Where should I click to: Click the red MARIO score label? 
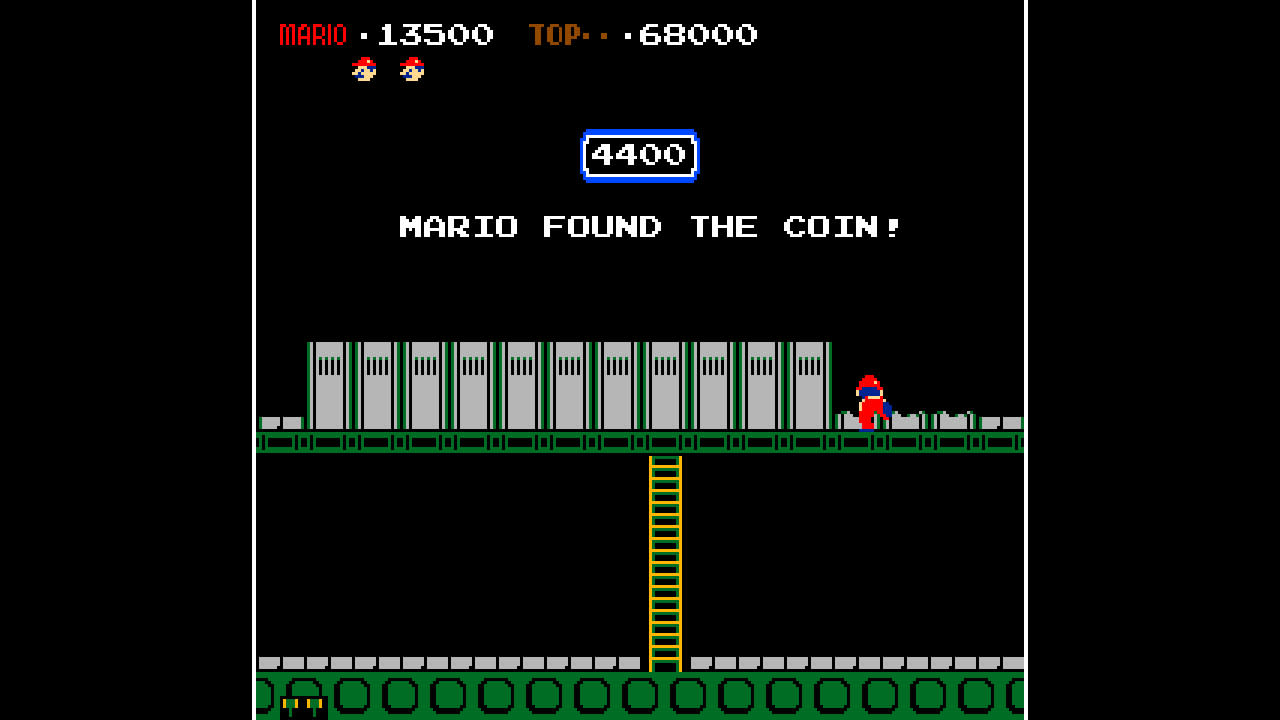click(x=312, y=34)
